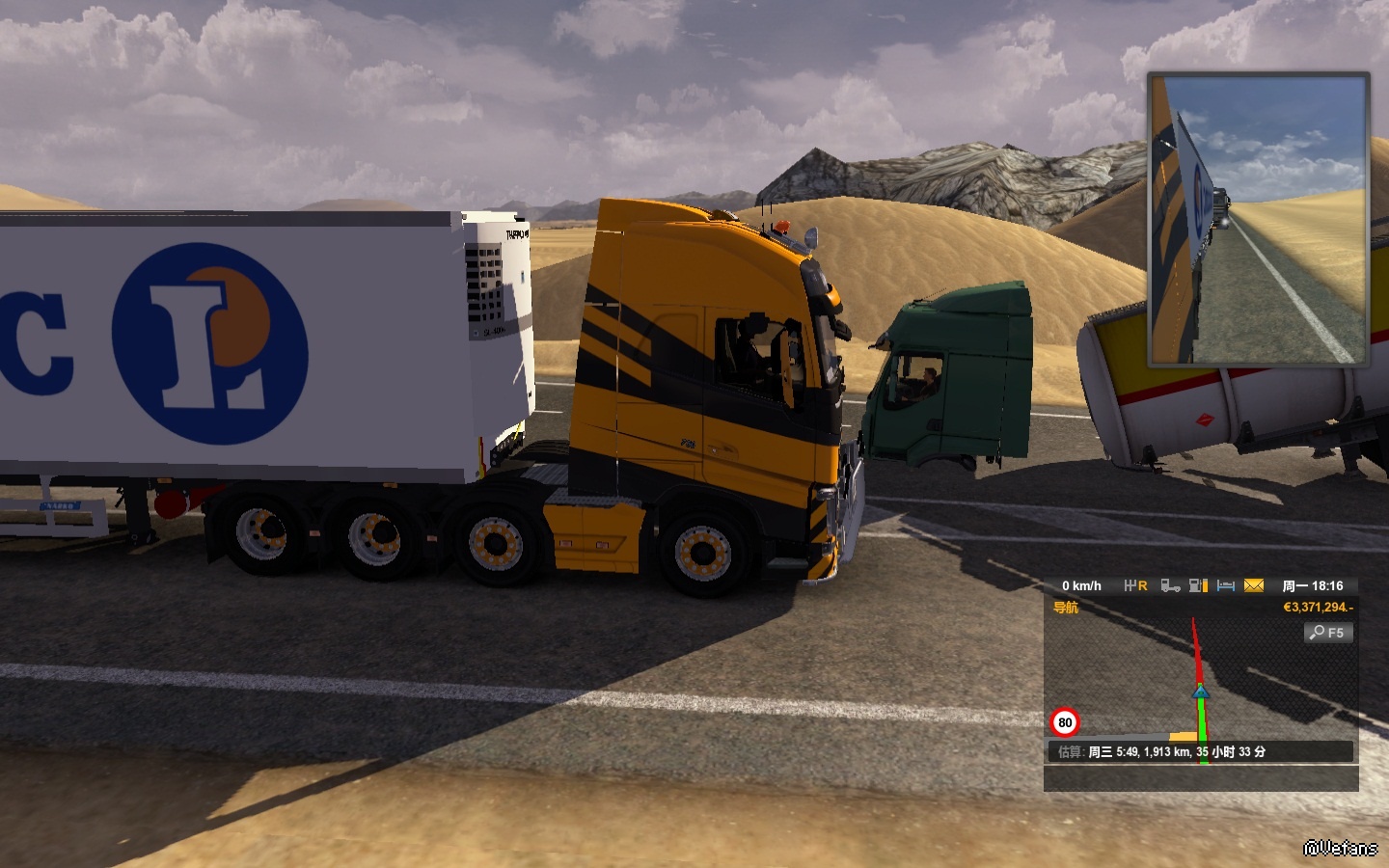Click the truck damage status icon

tap(1170, 585)
